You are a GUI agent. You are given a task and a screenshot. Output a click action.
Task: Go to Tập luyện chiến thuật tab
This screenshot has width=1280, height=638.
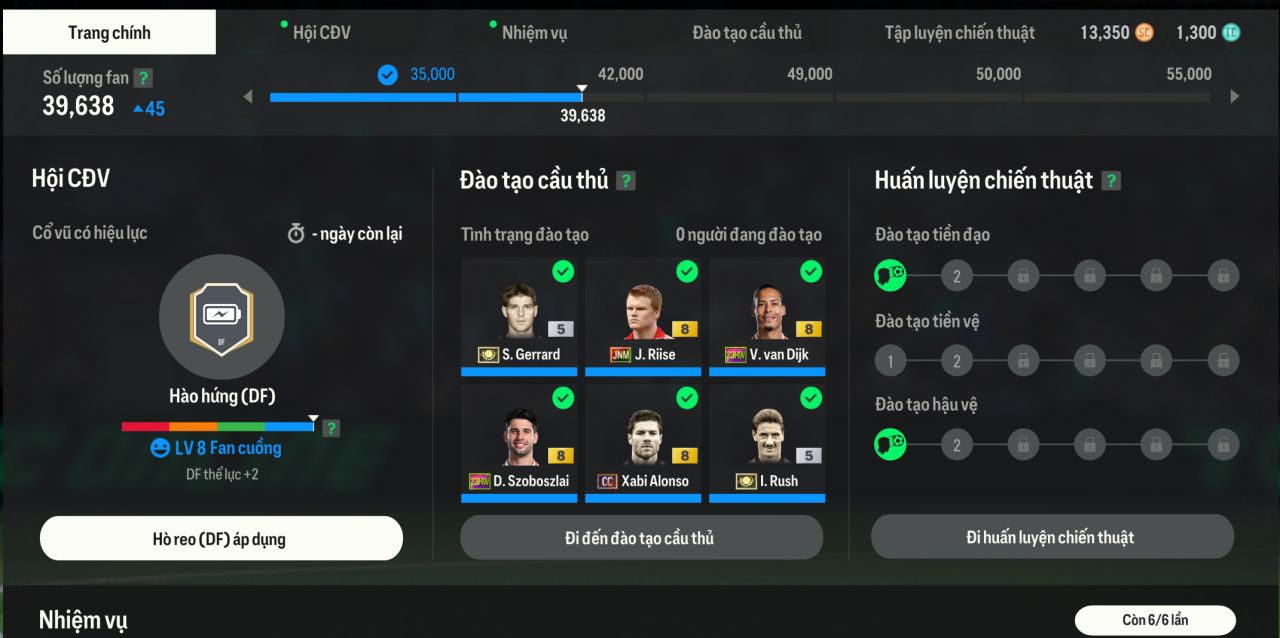point(958,33)
